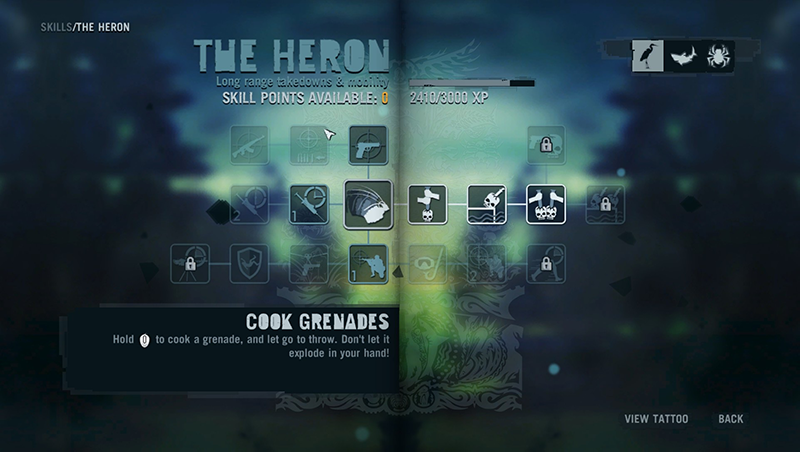This screenshot has width=800, height=452.
Task: Click the SKILLS breadcrumb link
Action: 56,26
